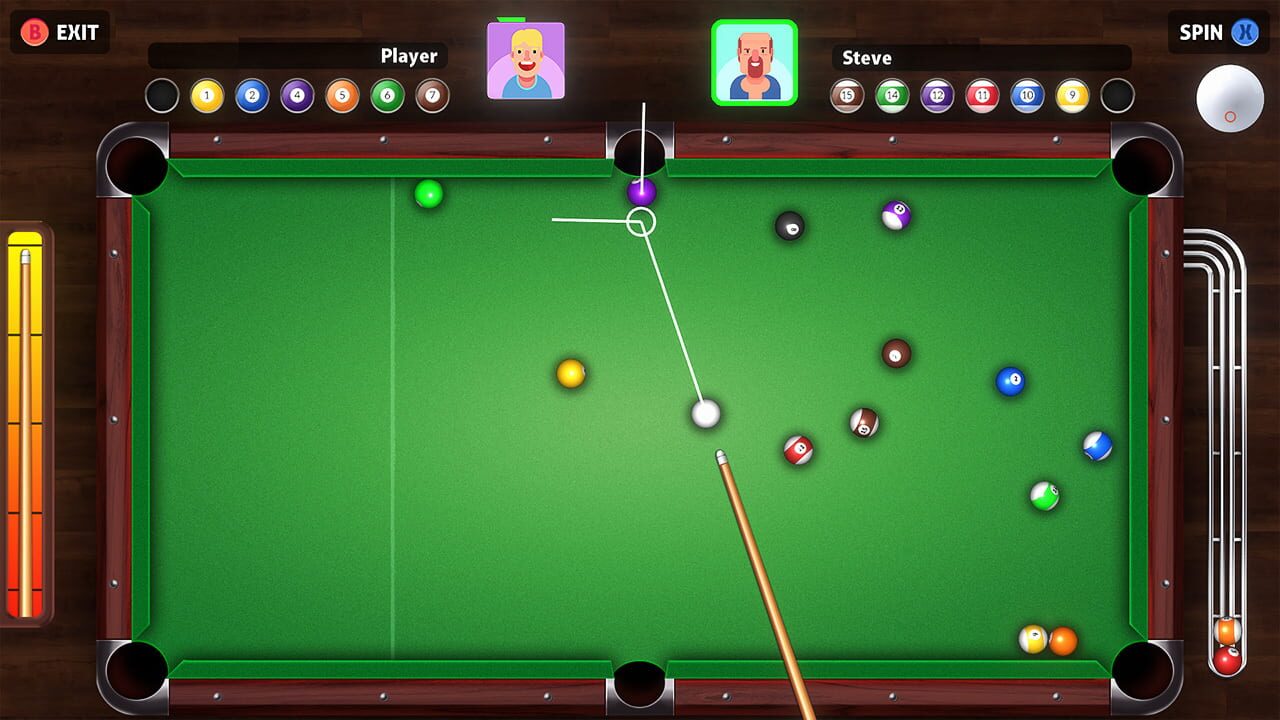Click the 9-ball icon in Steve's tray

click(x=1072, y=96)
